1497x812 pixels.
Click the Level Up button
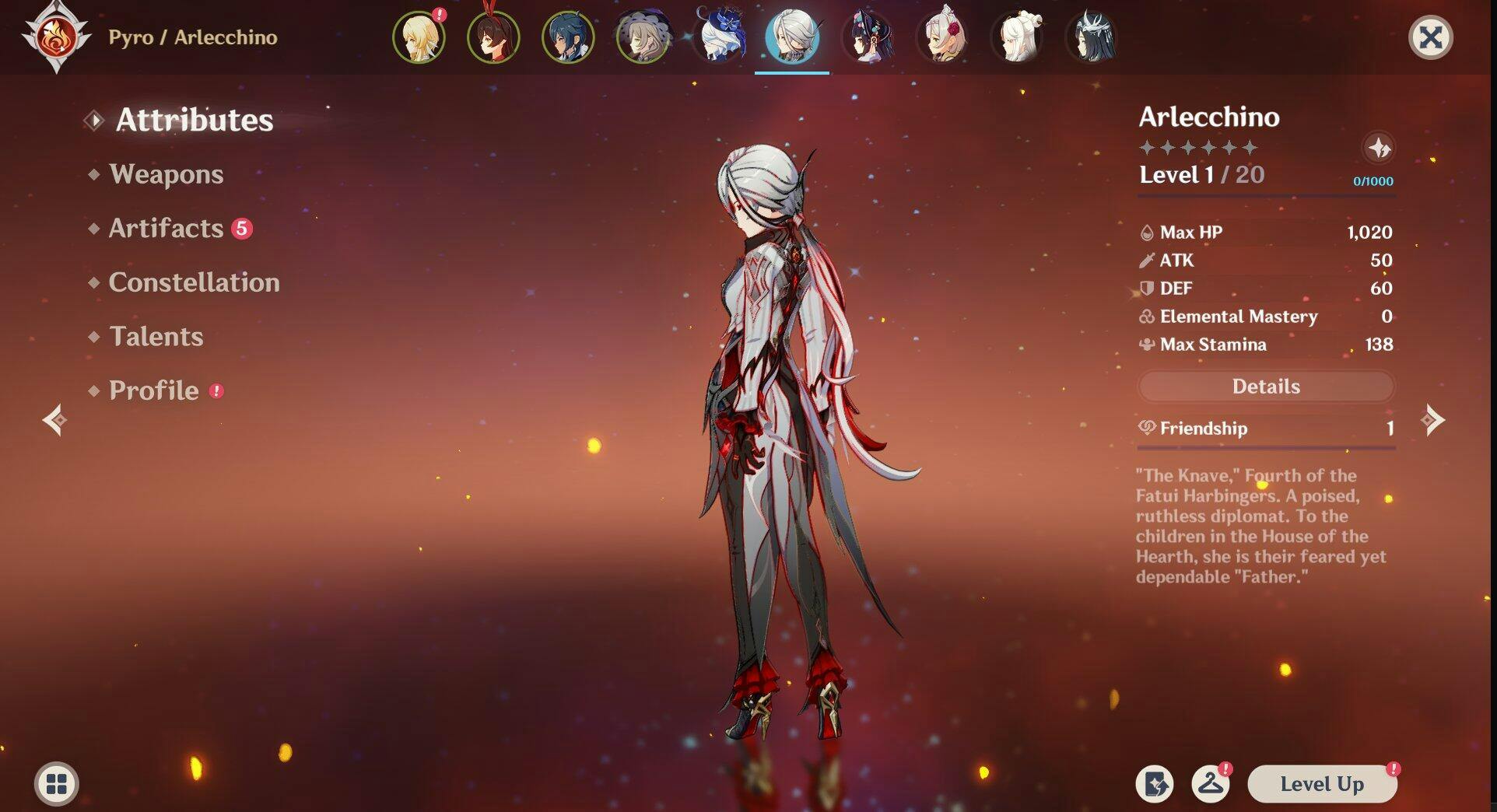point(1321,784)
